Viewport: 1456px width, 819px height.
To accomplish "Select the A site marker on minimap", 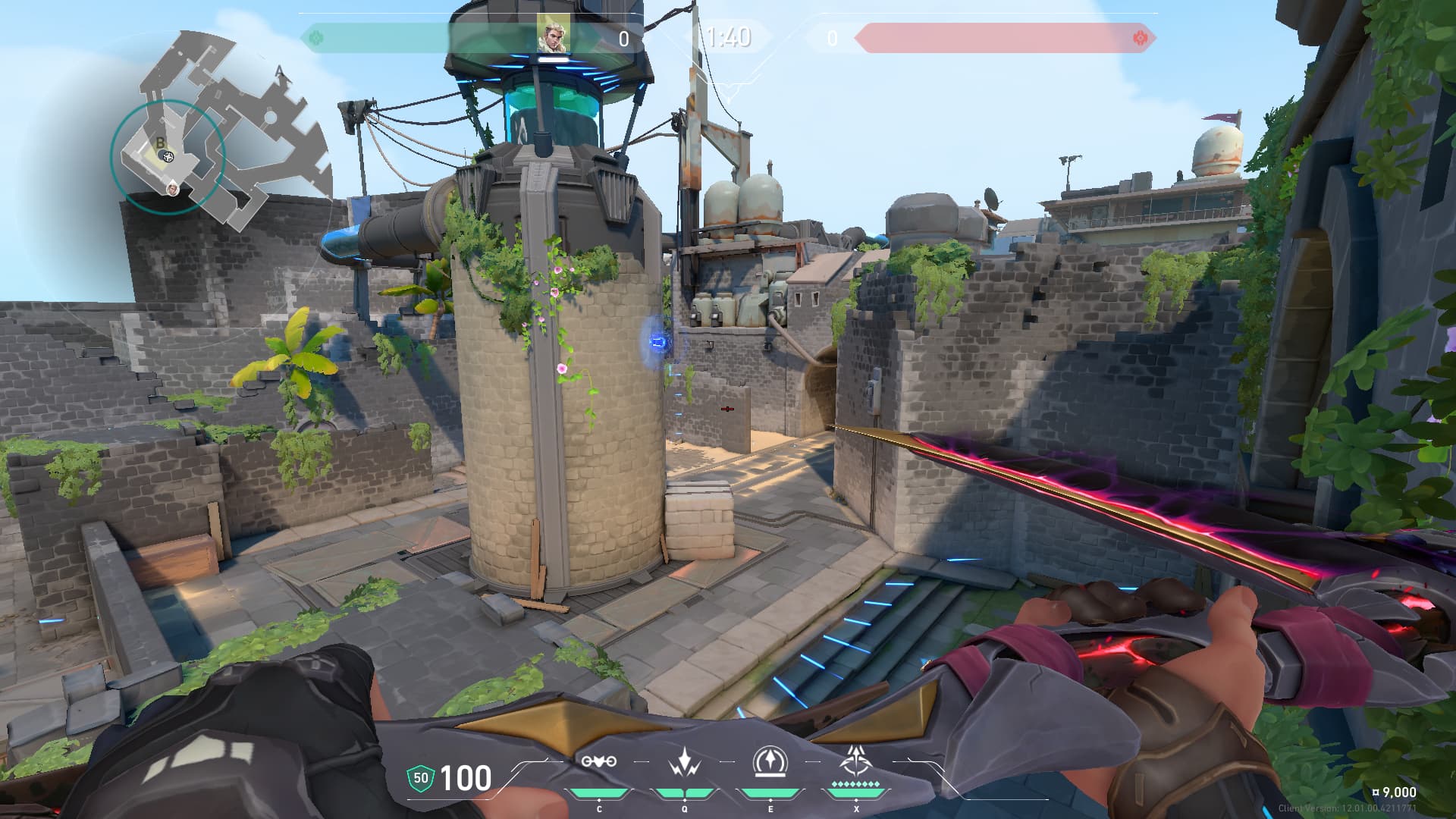I will [x=280, y=72].
